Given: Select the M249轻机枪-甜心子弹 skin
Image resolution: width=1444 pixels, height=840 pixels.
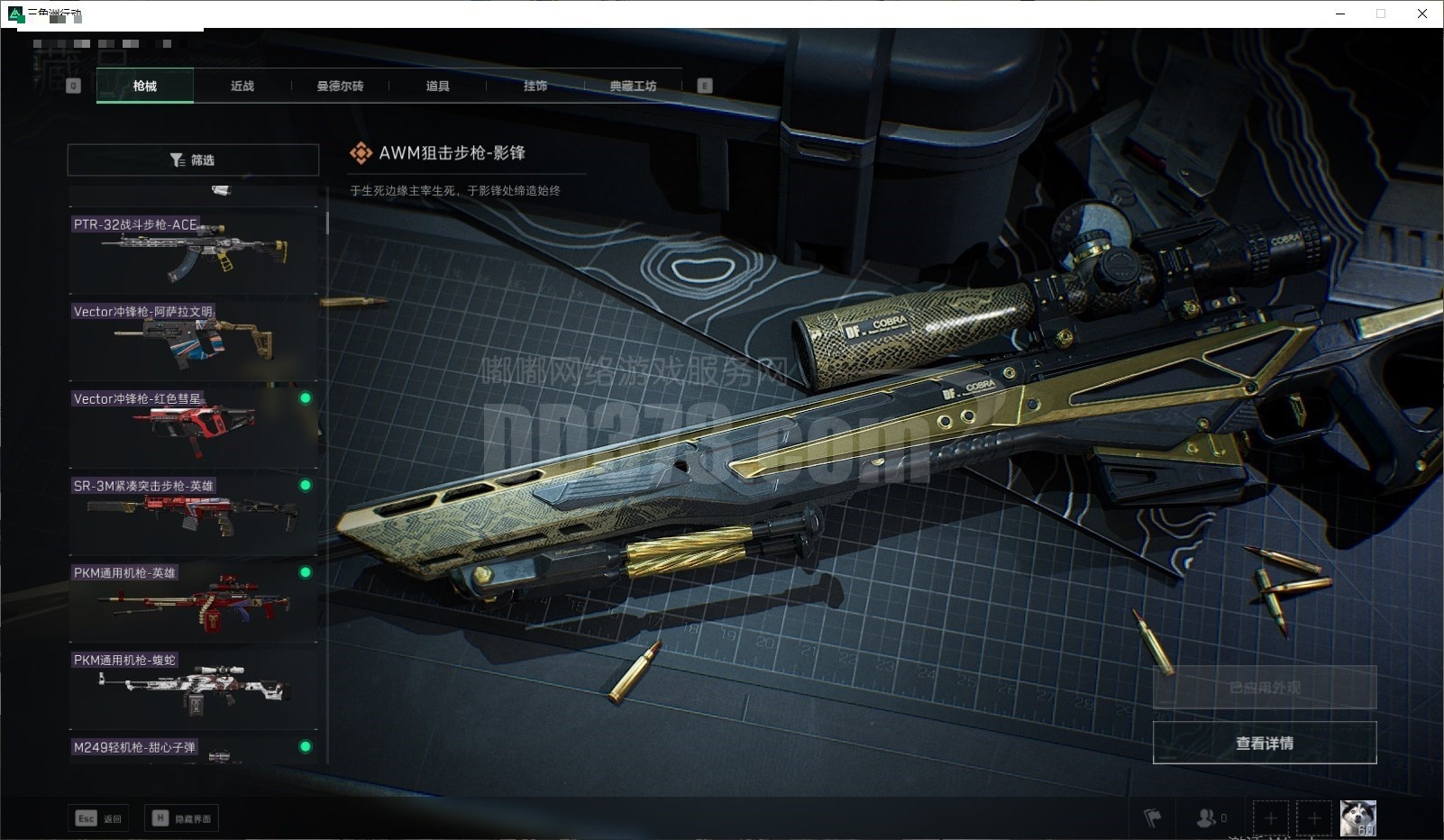Looking at the screenshot, I should pos(193,750).
